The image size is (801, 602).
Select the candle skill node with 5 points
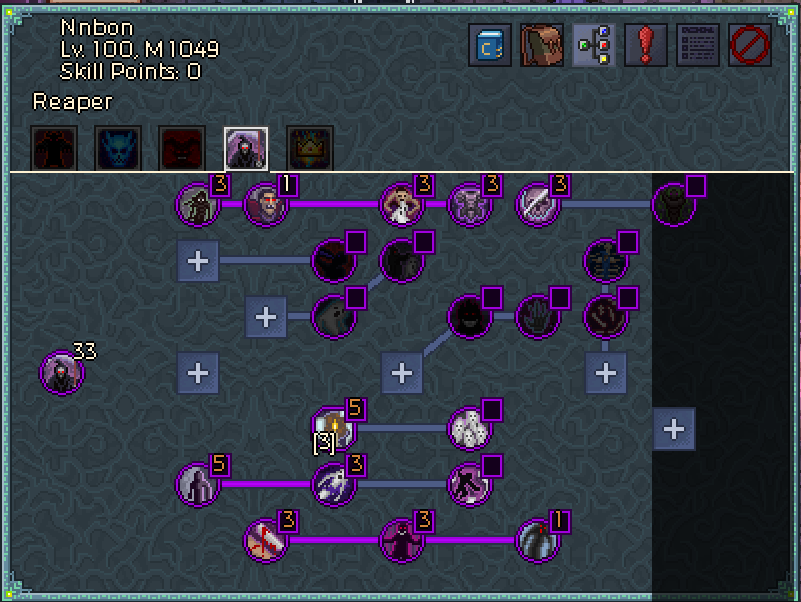click(x=331, y=427)
